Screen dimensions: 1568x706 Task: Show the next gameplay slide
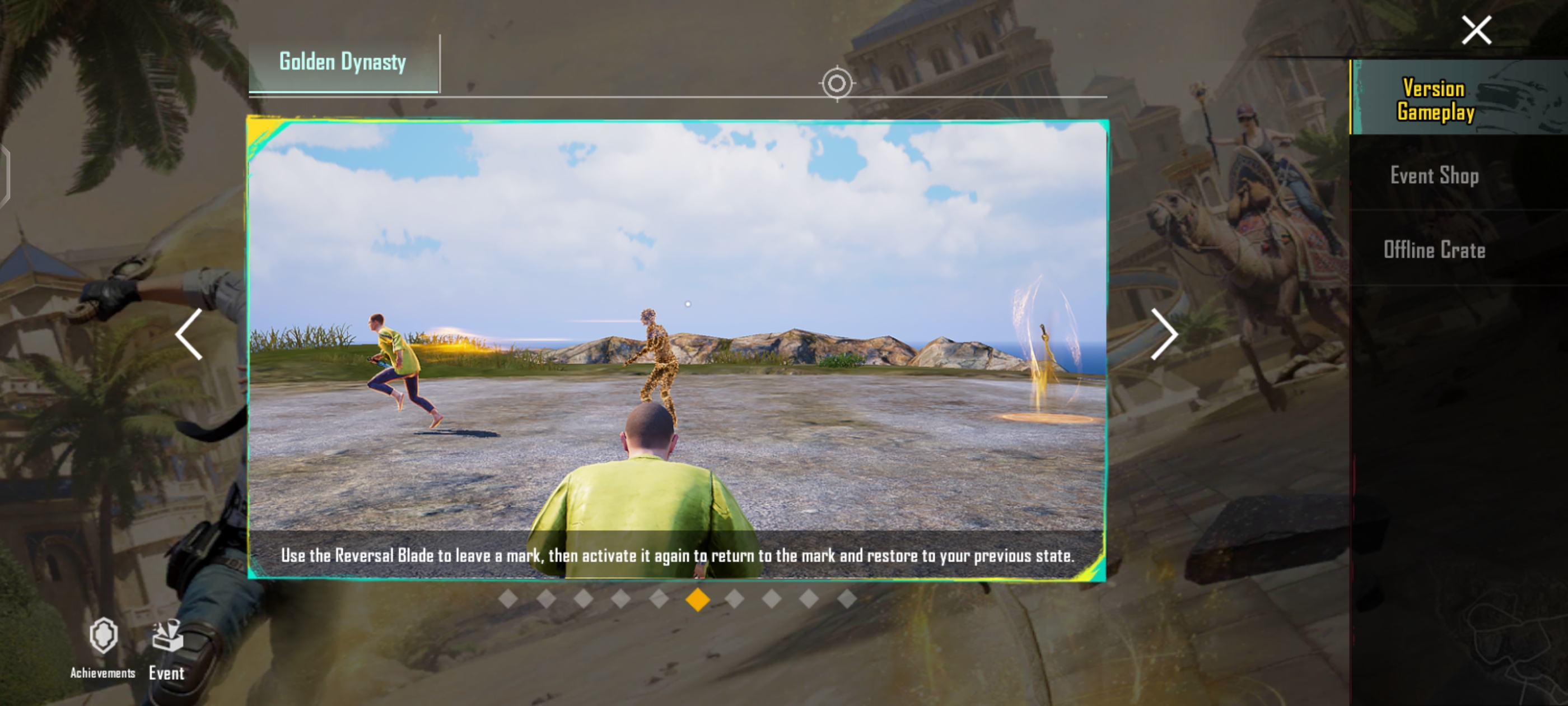(x=1163, y=334)
